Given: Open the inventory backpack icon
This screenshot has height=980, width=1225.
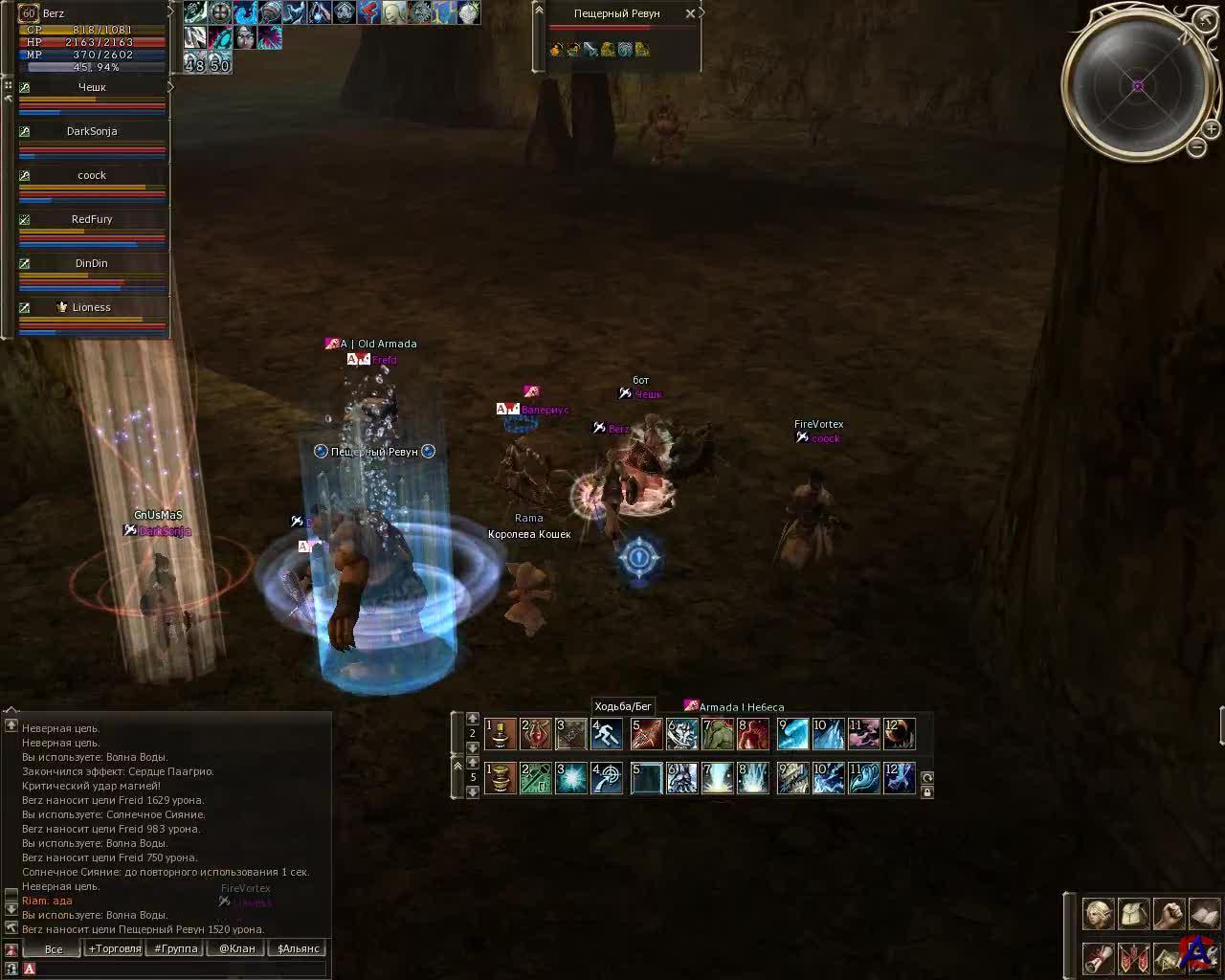Looking at the screenshot, I should coord(1134,914).
